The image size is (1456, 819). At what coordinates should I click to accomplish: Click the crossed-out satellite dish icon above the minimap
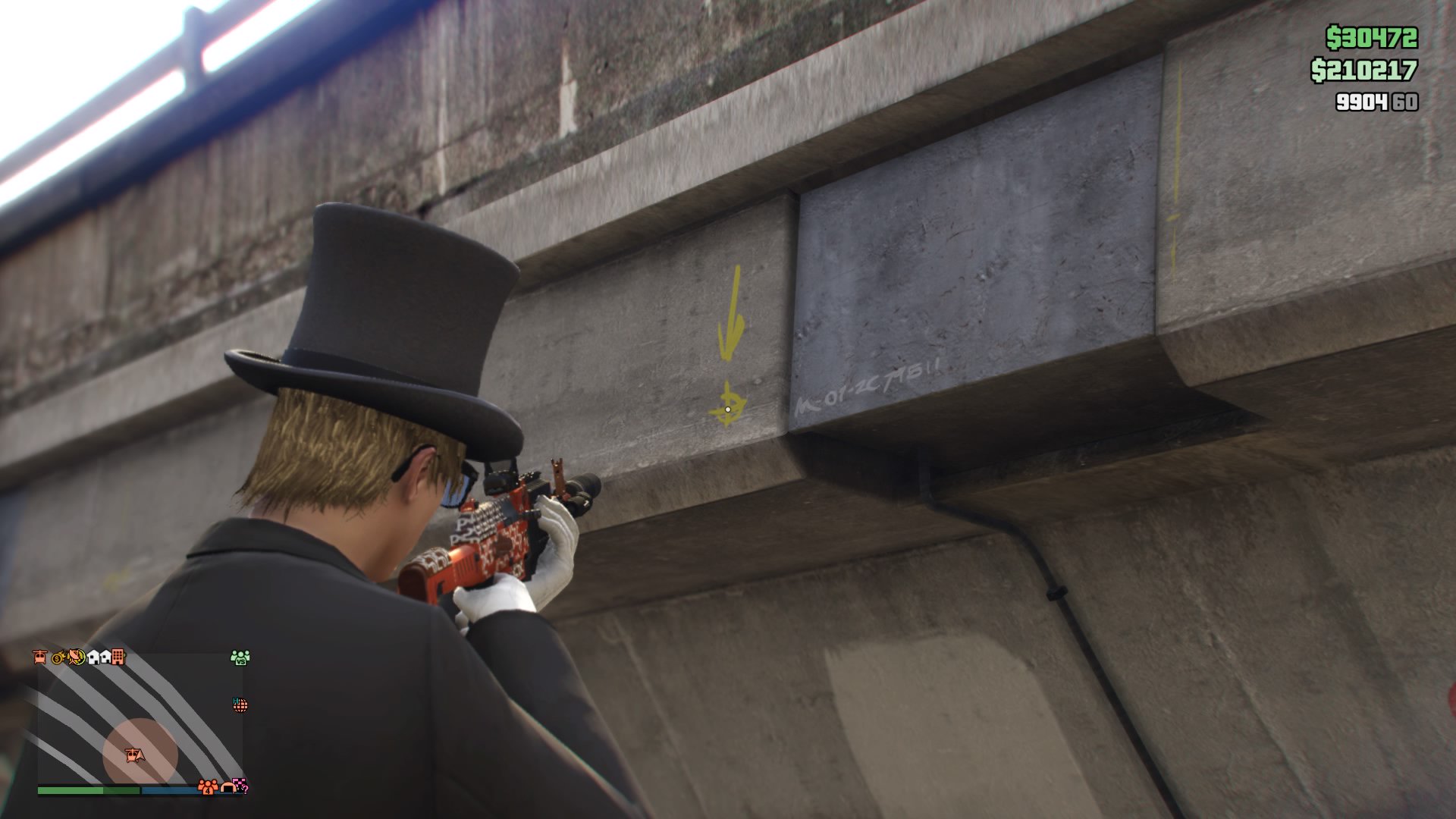tap(75, 657)
